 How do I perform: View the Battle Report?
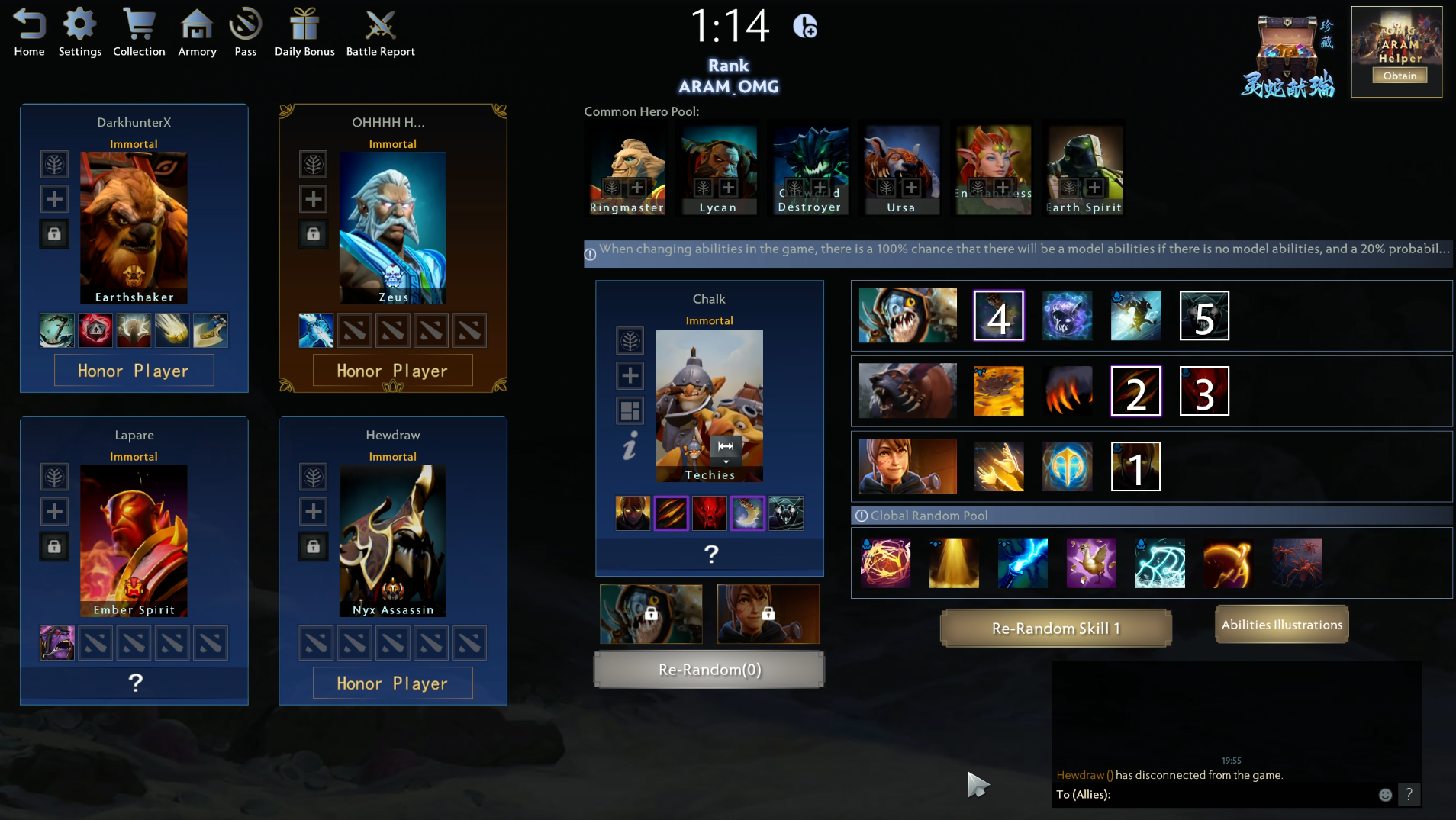pos(380,33)
